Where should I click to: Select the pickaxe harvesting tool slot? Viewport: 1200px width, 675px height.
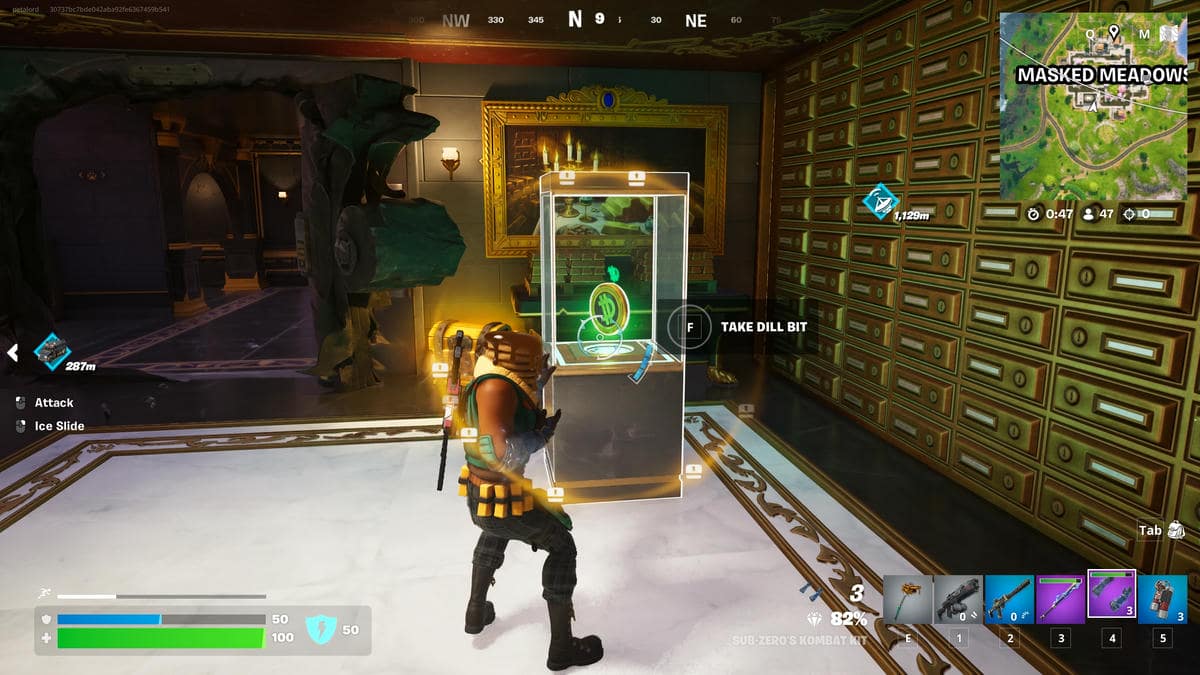pyautogui.click(x=908, y=600)
